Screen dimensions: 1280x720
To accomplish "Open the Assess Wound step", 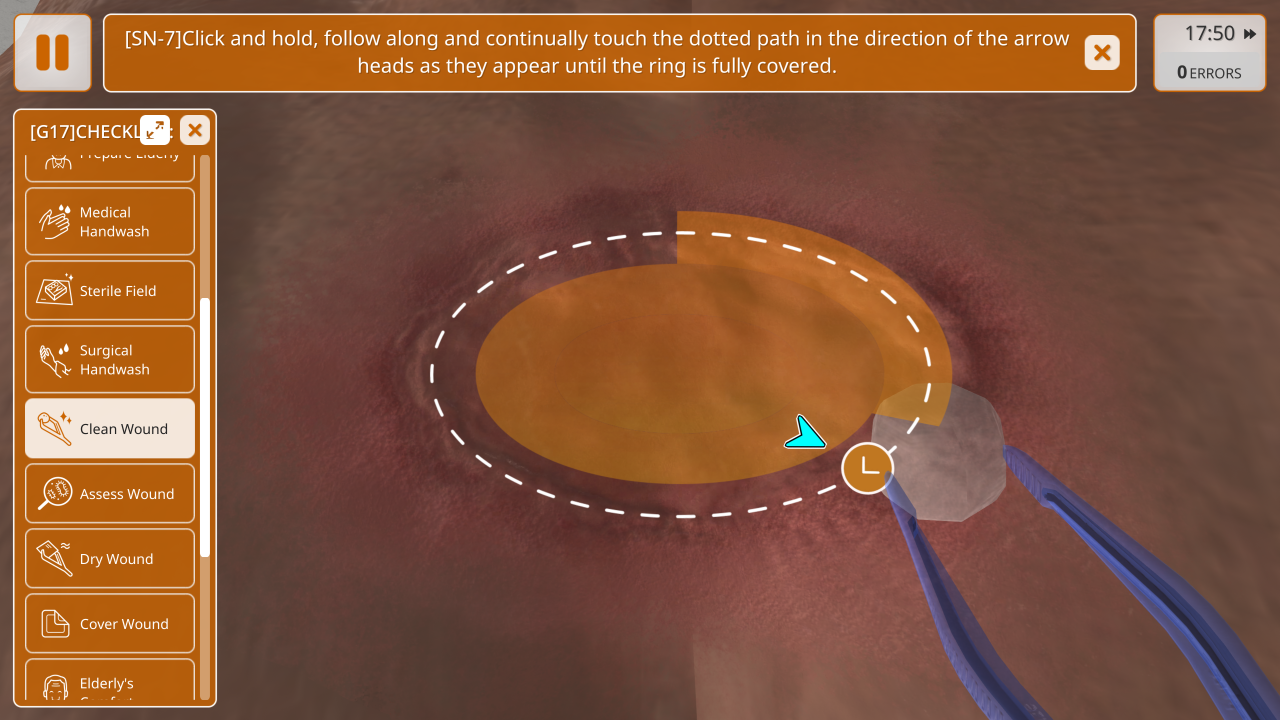I will tap(110, 494).
